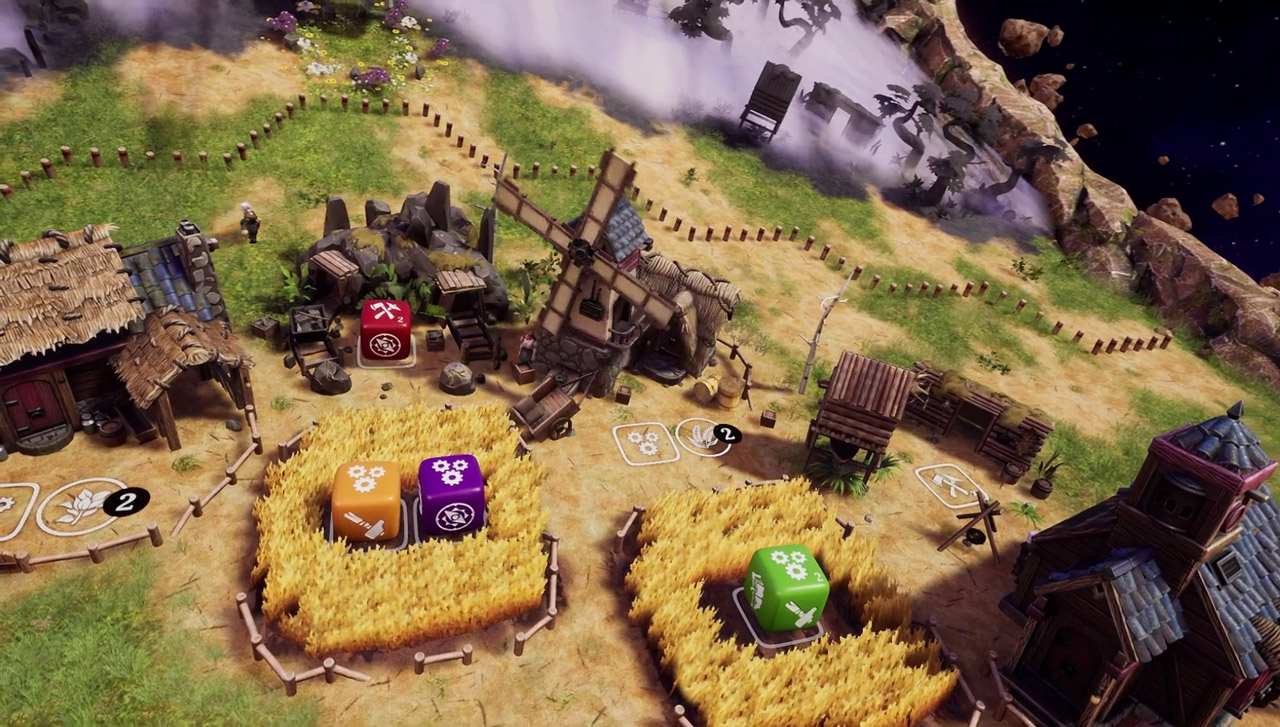This screenshot has width=1280, height=727.
Task: Click the empty gear work slot by the windmill
Action: pyautogui.click(x=645, y=442)
